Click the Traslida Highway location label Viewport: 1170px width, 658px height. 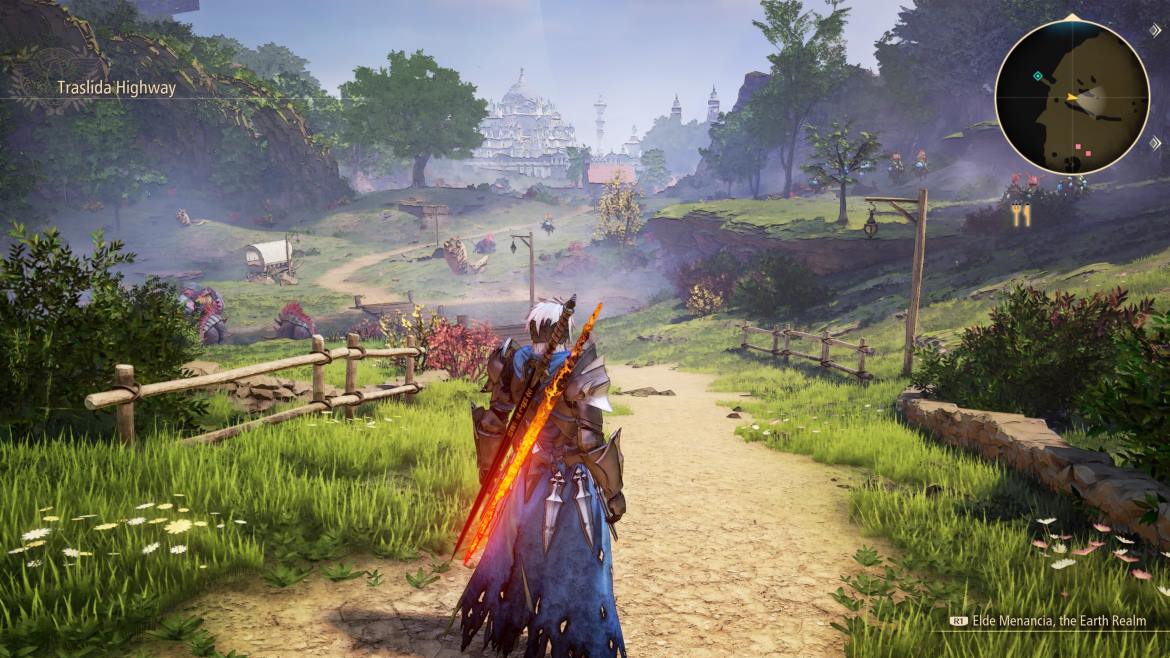pos(116,88)
